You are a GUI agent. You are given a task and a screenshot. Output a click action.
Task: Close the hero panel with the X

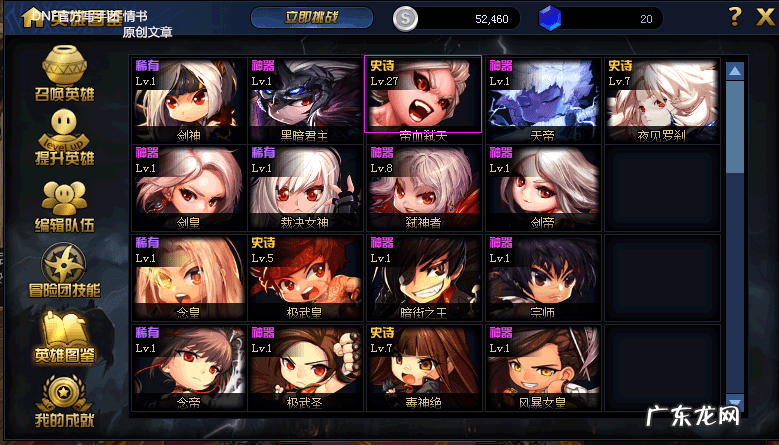click(x=763, y=17)
